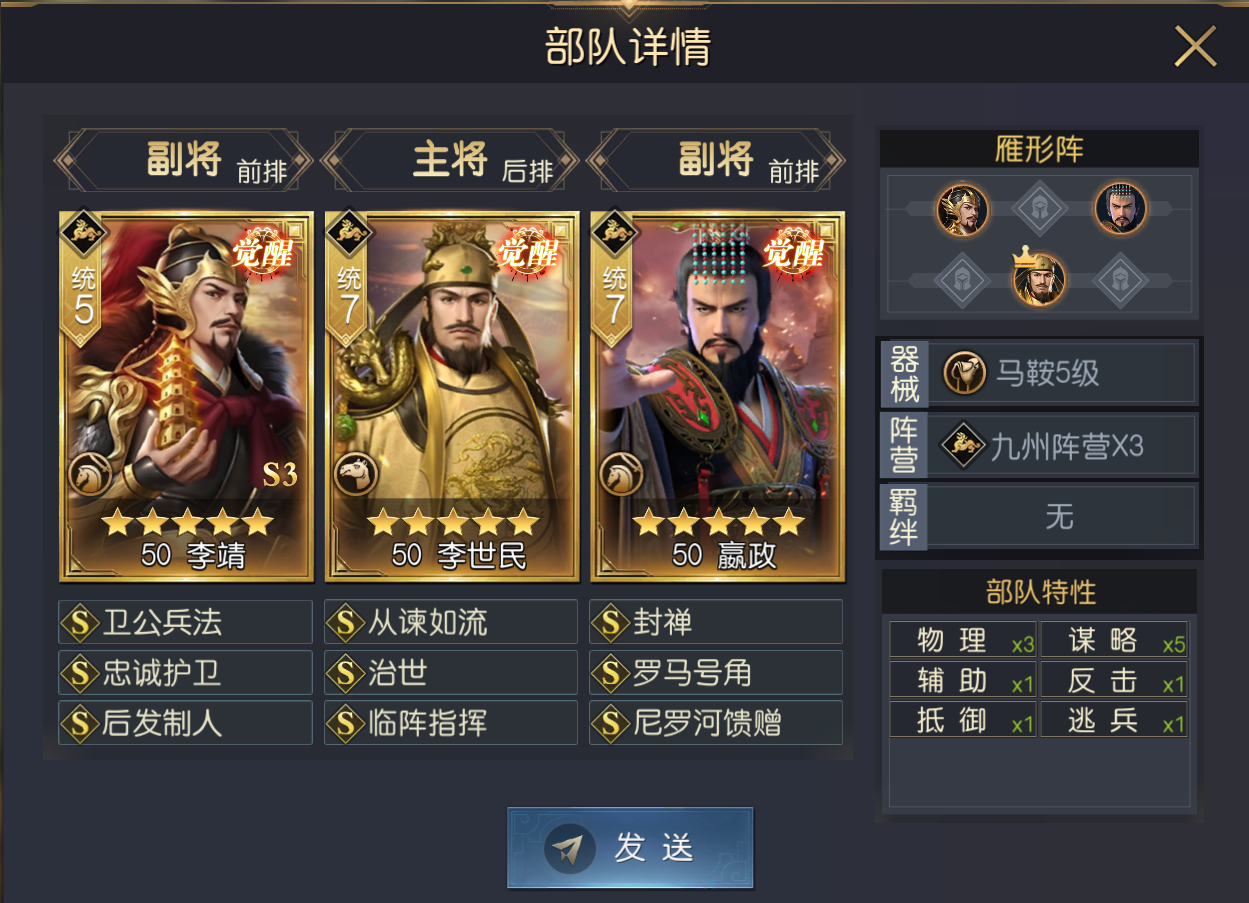Select the 嬴政 general card
The height and width of the screenshot is (903, 1249).
point(717,396)
